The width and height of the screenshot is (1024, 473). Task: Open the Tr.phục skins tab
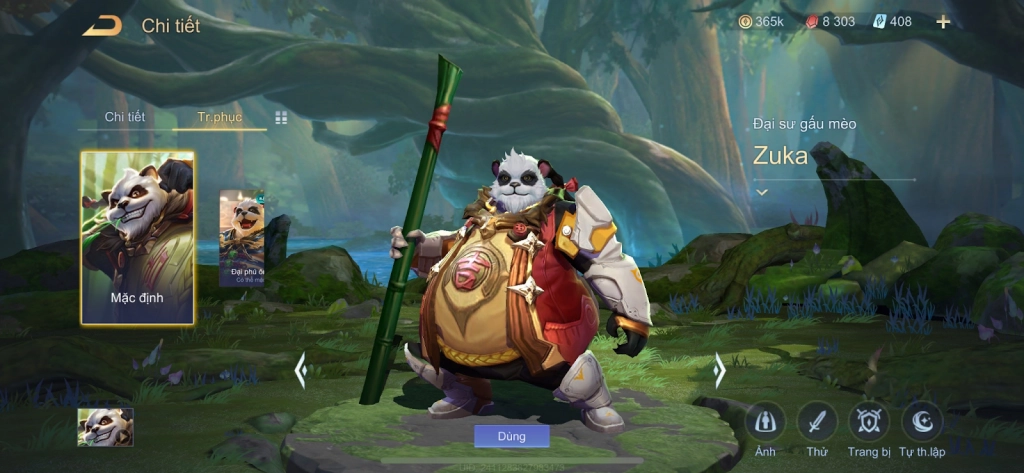pyautogui.click(x=219, y=117)
